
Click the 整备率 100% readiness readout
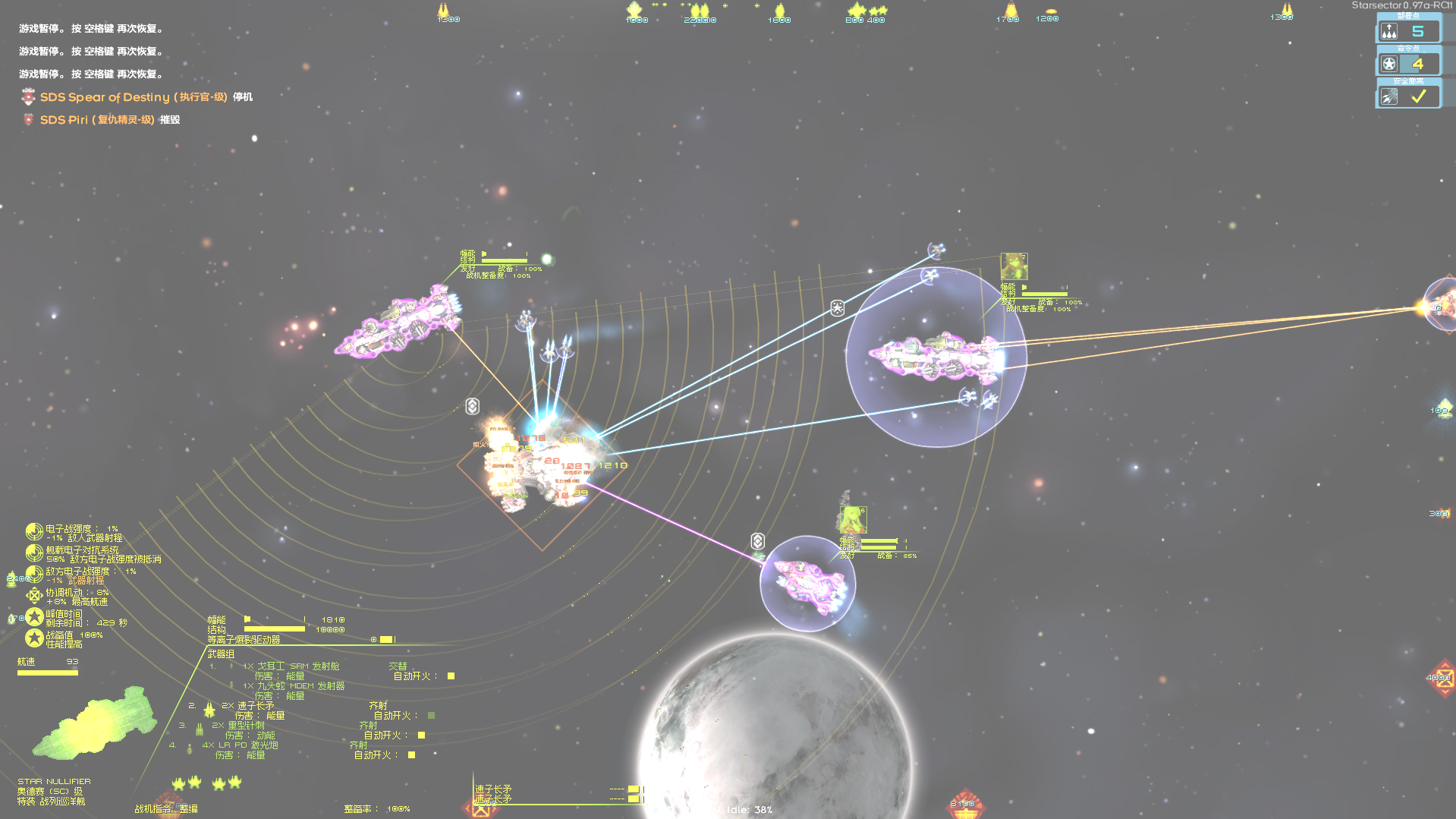click(x=376, y=808)
